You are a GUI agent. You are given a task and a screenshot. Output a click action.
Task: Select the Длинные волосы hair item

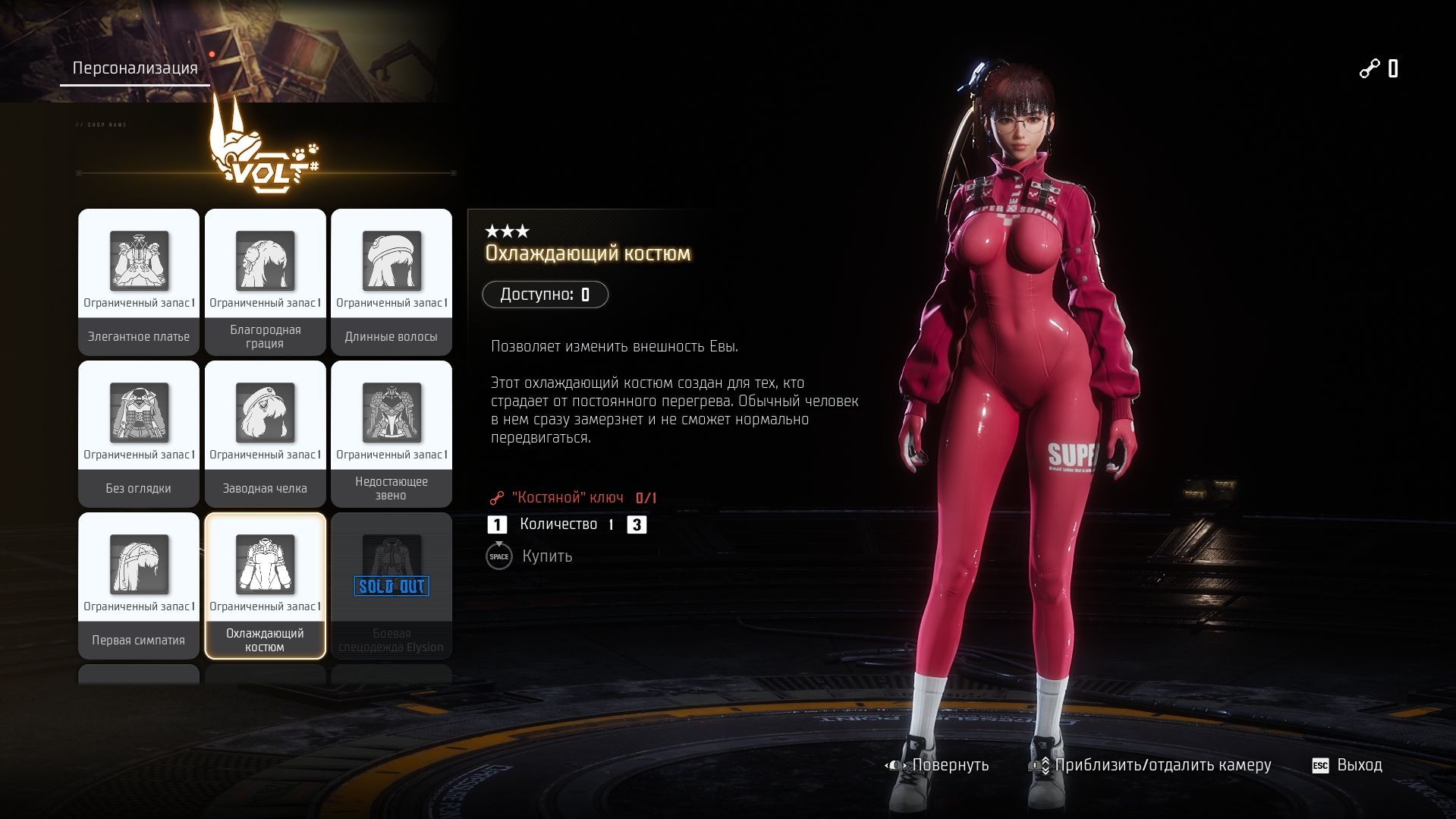pos(392,282)
